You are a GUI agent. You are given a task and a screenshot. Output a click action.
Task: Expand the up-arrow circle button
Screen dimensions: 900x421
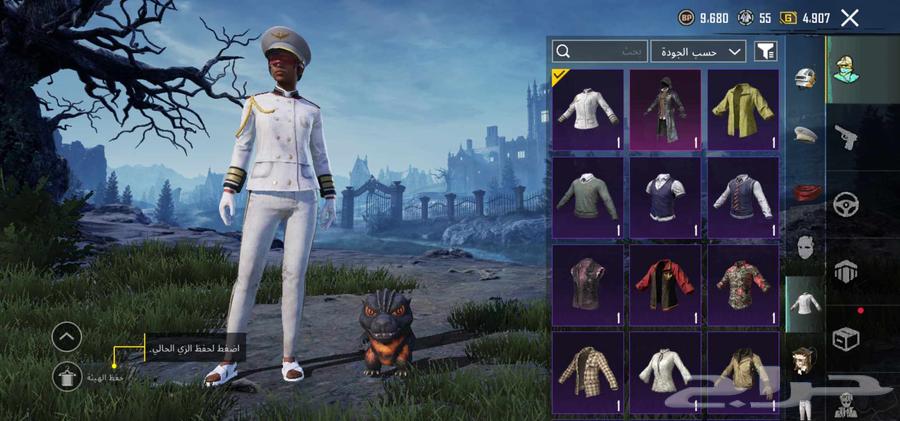67,336
